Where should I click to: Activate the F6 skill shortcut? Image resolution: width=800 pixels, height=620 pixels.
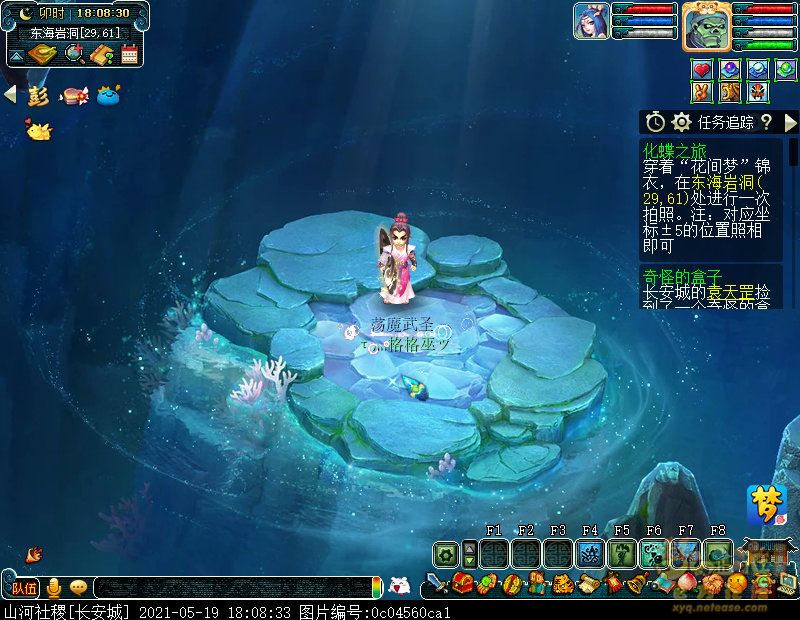[653, 554]
